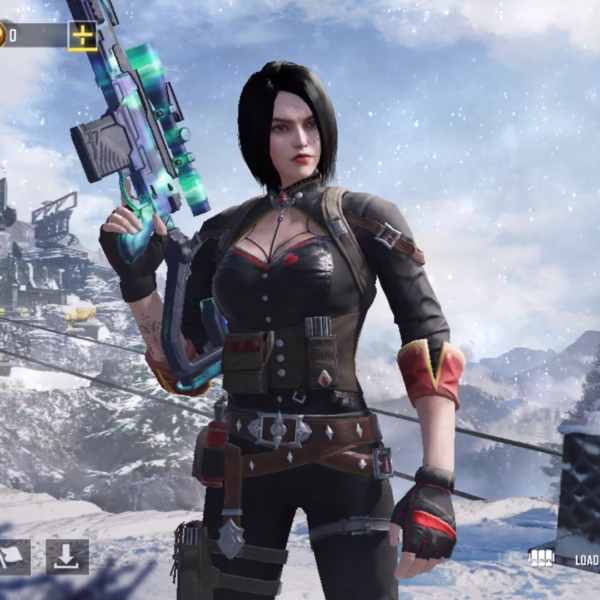Click the flag icon button
The width and height of the screenshot is (600, 600).
[13, 557]
